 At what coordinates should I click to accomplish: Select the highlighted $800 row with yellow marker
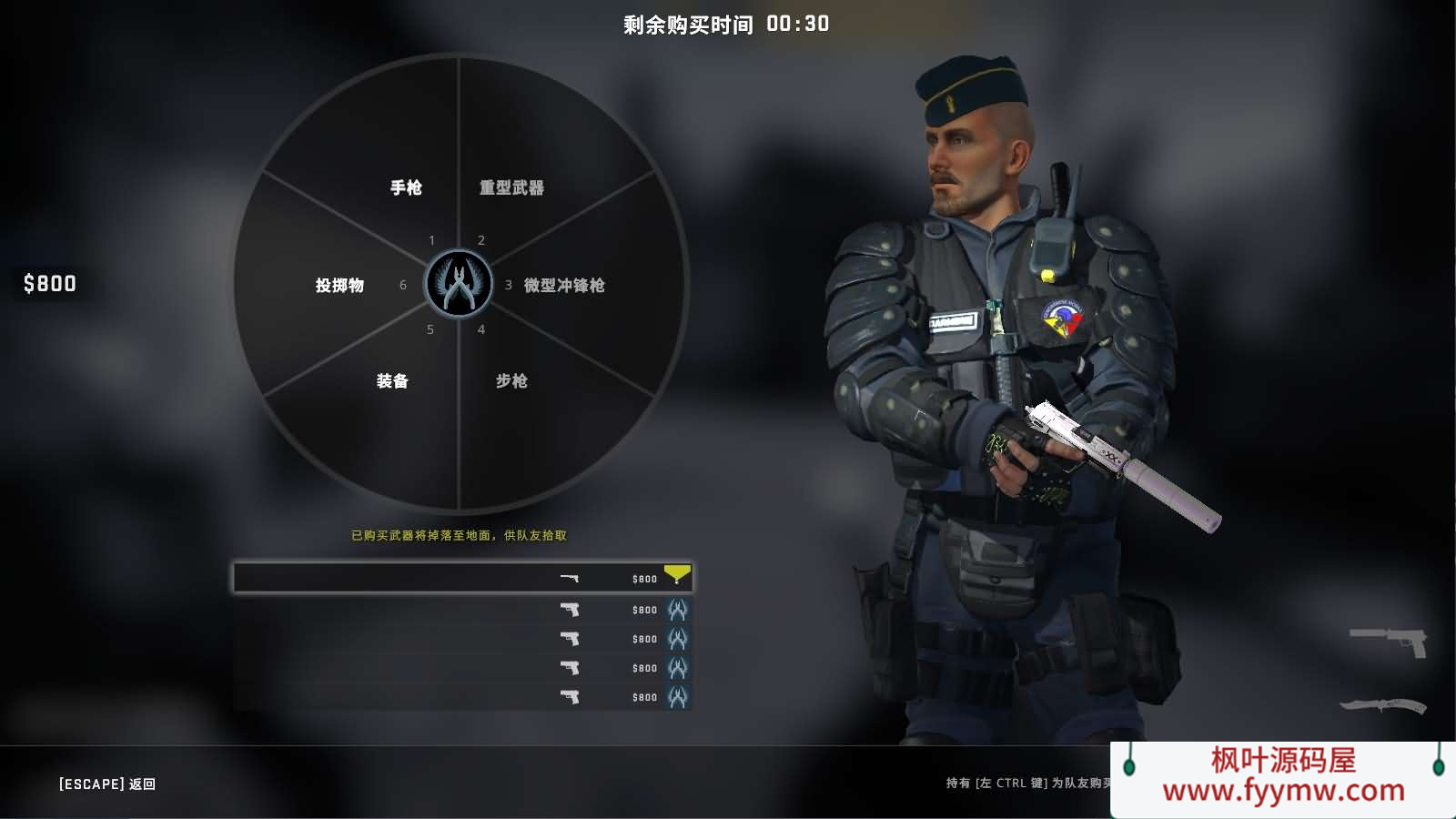pos(462,578)
